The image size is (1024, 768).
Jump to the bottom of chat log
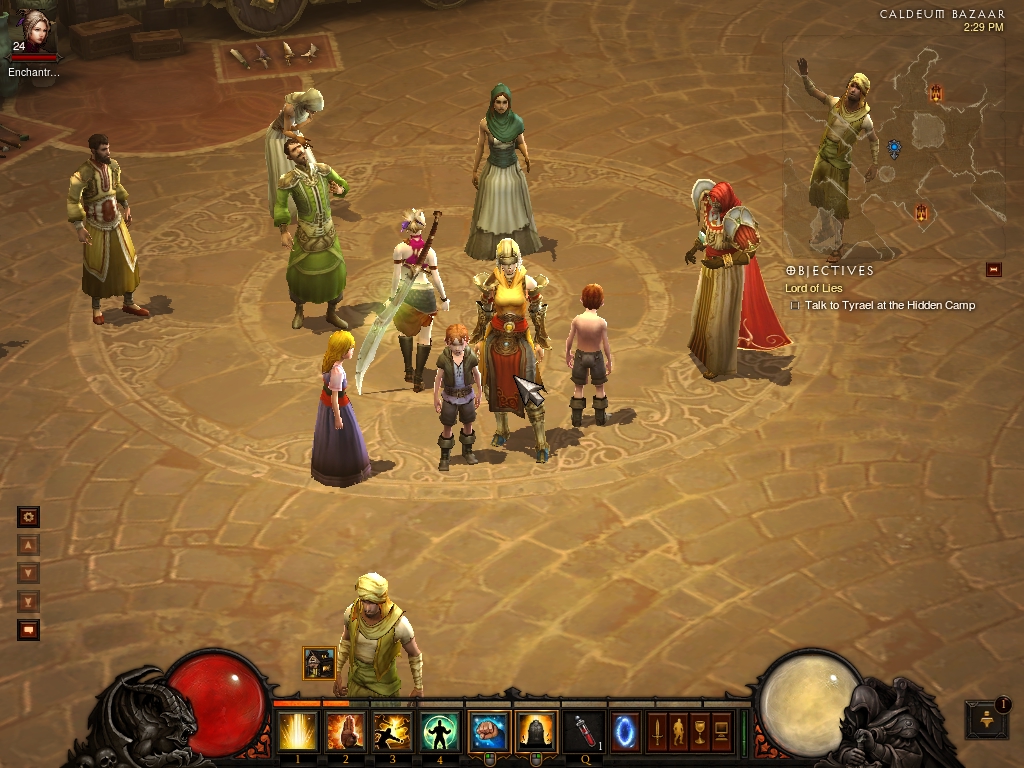(x=28, y=601)
